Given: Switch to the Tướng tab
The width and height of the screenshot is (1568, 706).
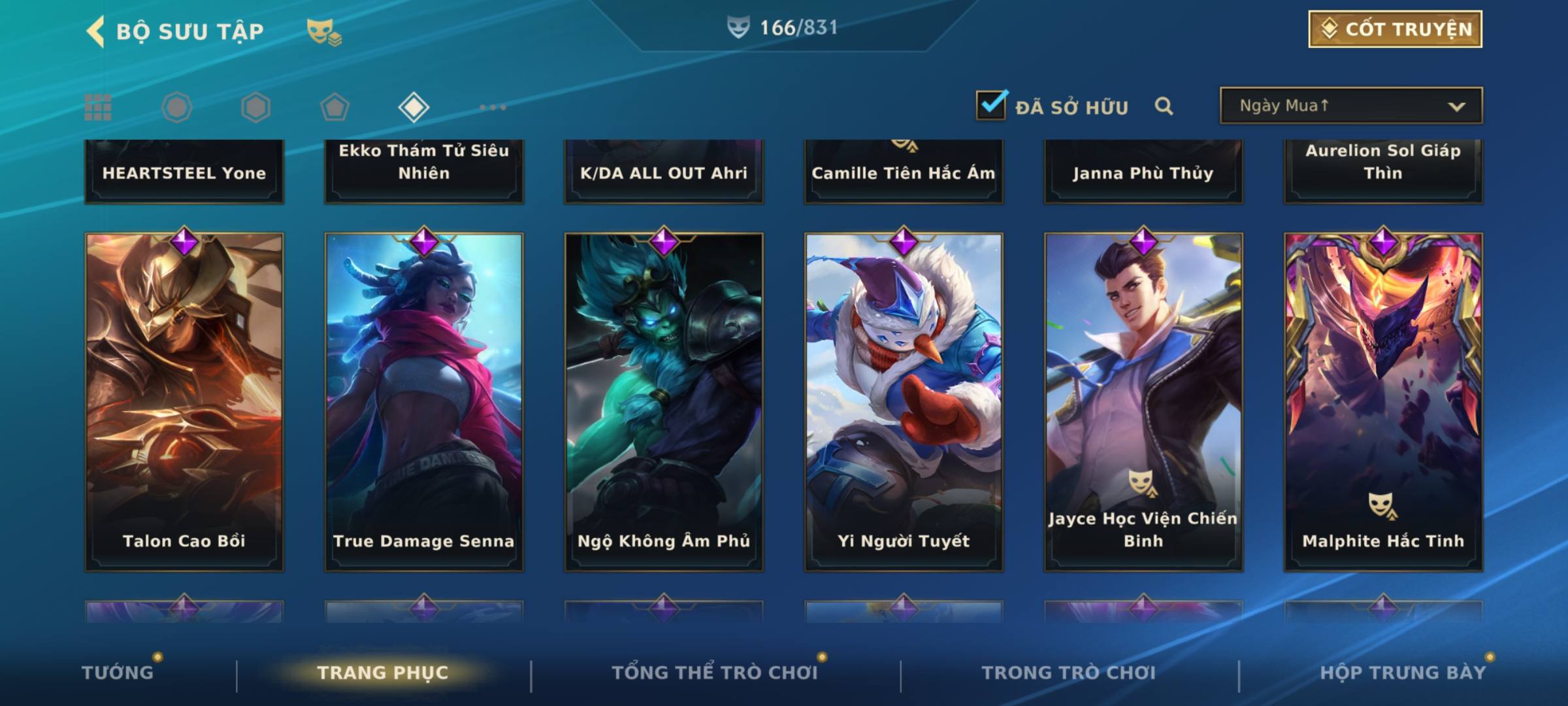Looking at the screenshot, I should pos(118,673).
